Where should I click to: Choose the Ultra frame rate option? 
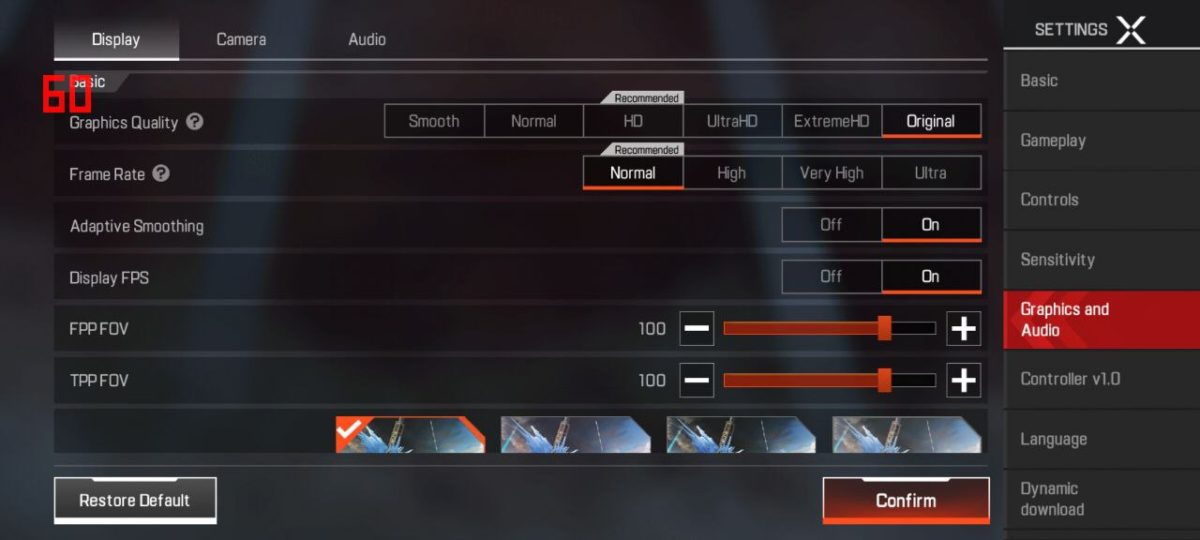coord(930,173)
